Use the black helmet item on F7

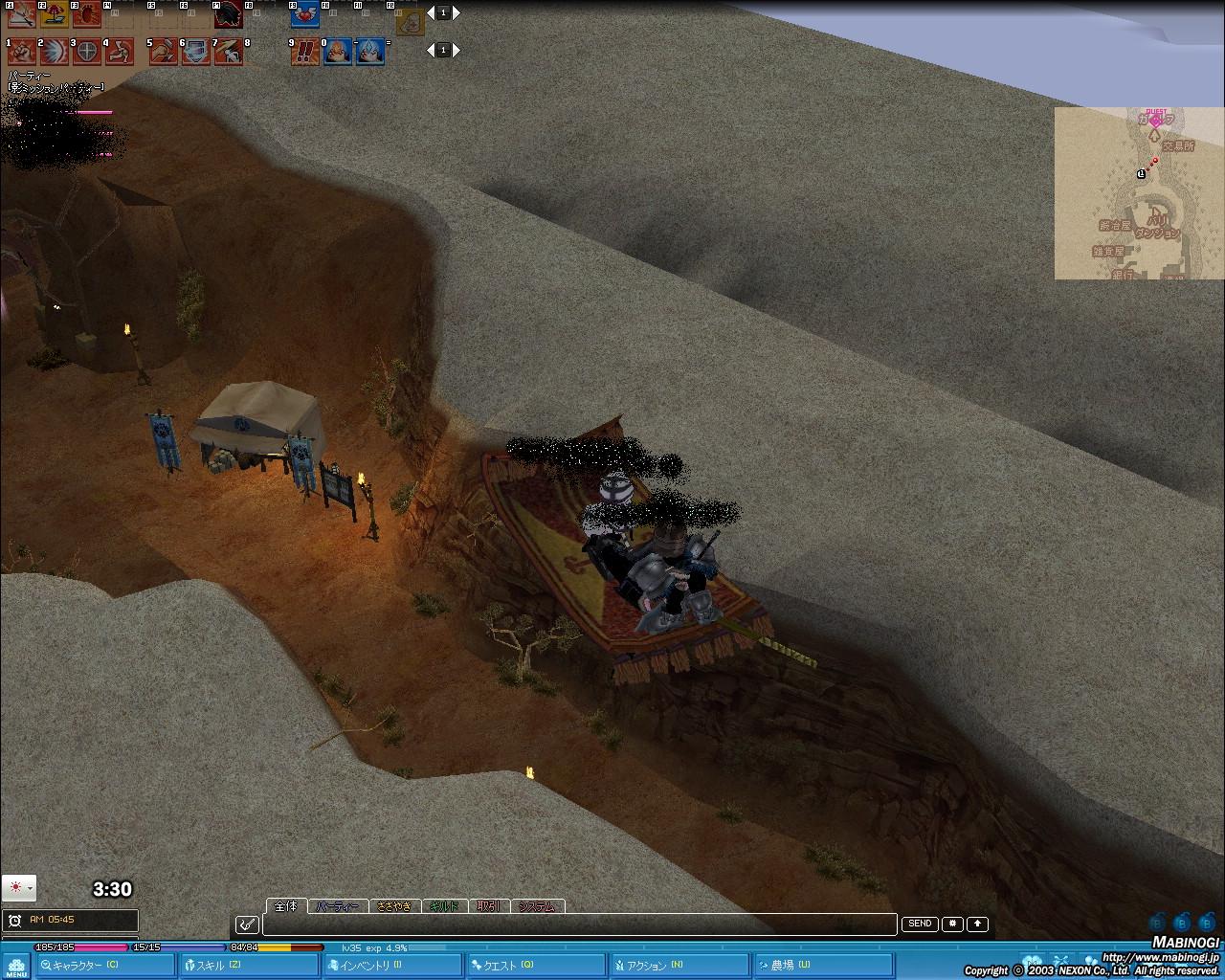click(x=228, y=16)
